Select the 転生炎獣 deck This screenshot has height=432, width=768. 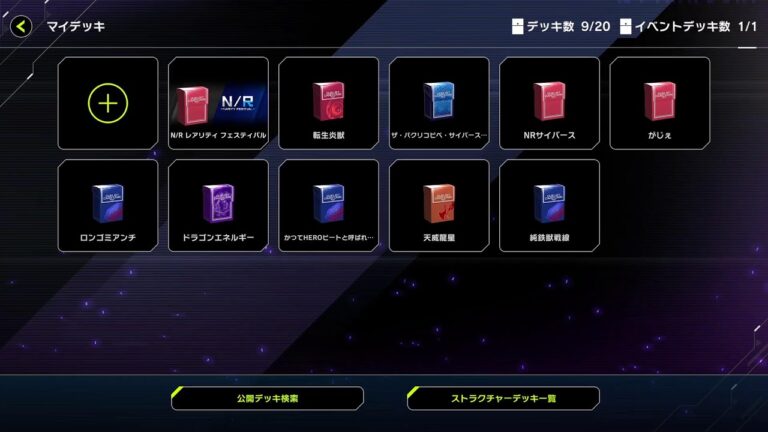coord(328,103)
